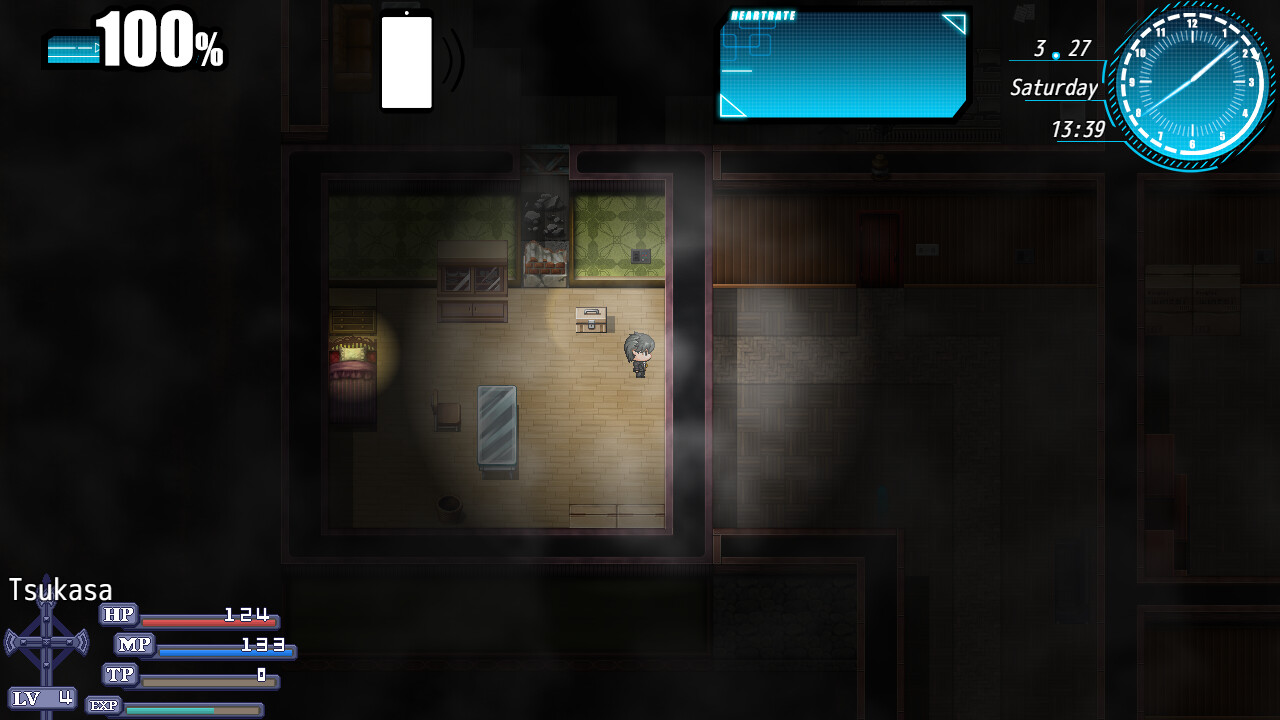This screenshot has height=720, width=1280.
Task: Click the 13:39 time readout
Action: point(1078,129)
